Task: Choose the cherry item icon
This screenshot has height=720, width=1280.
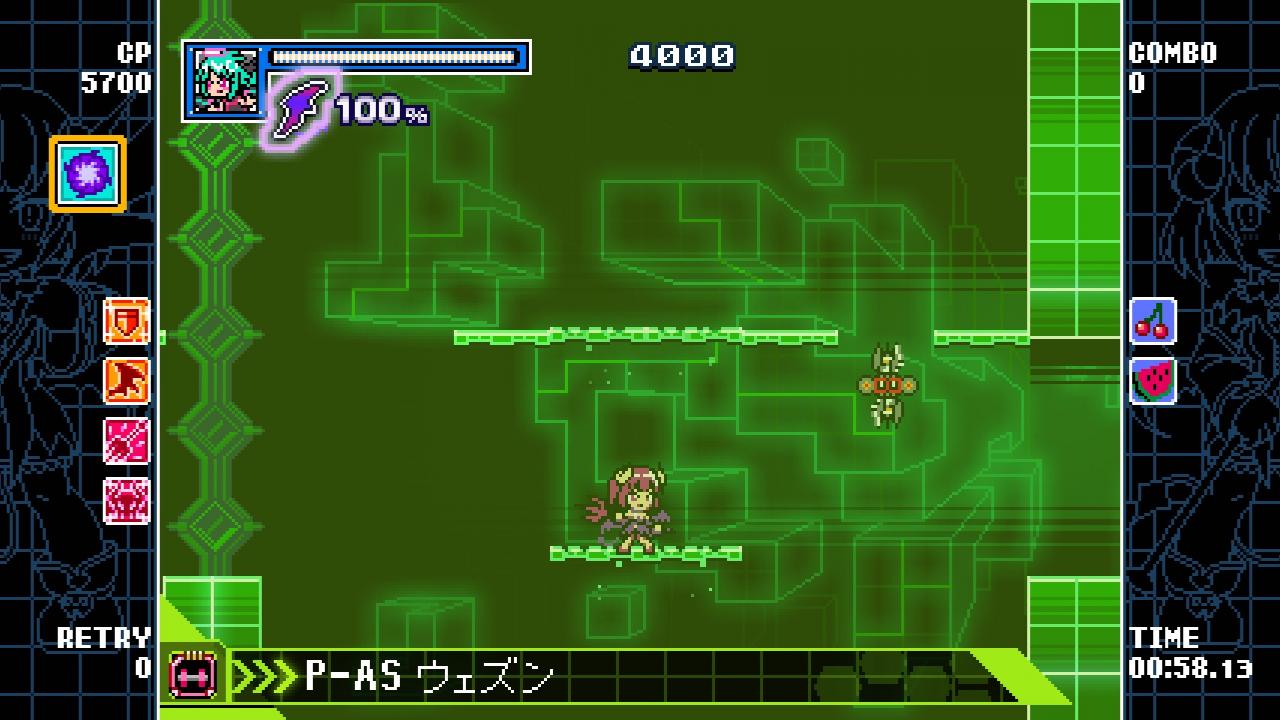Action: [1152, 321]
